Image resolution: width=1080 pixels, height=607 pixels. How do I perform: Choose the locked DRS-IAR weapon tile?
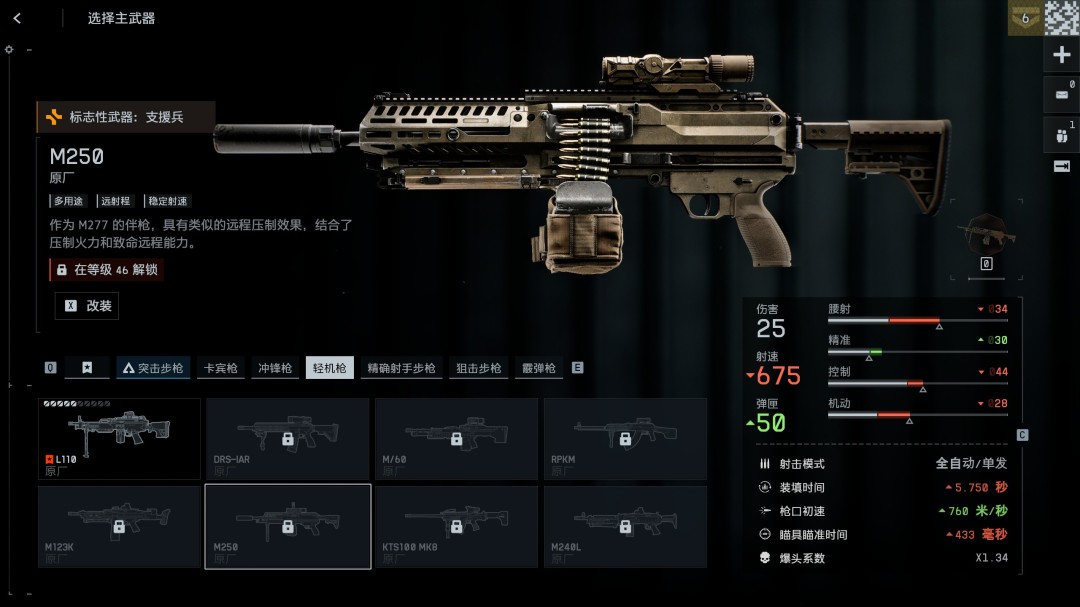(287, 439)
